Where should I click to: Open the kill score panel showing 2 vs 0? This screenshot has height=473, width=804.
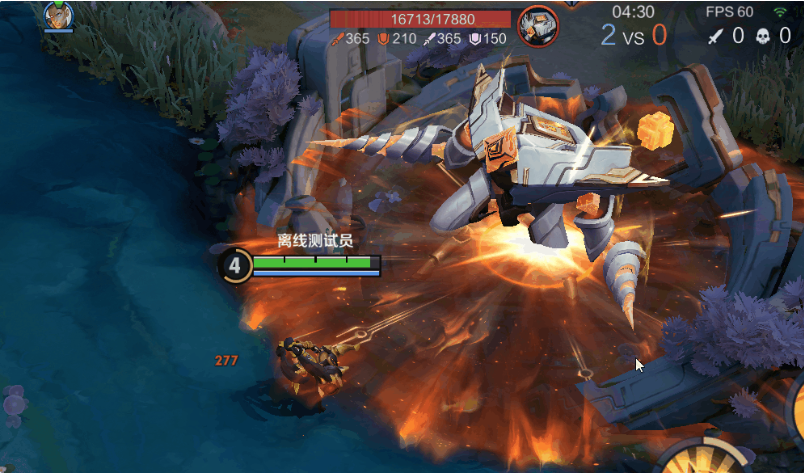point(634,35)
